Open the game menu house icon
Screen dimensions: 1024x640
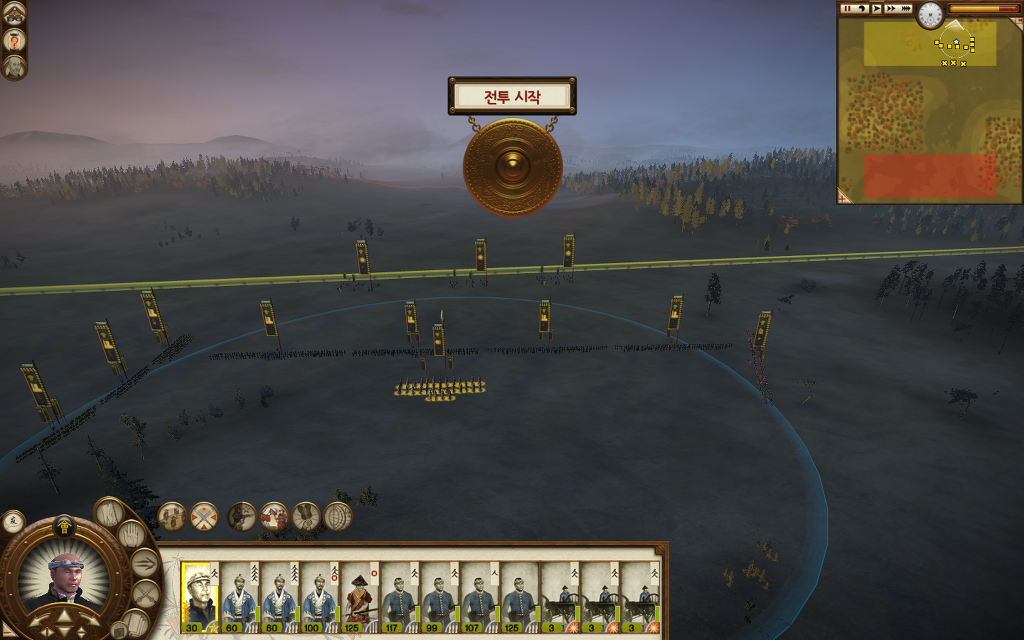(14, 12)
